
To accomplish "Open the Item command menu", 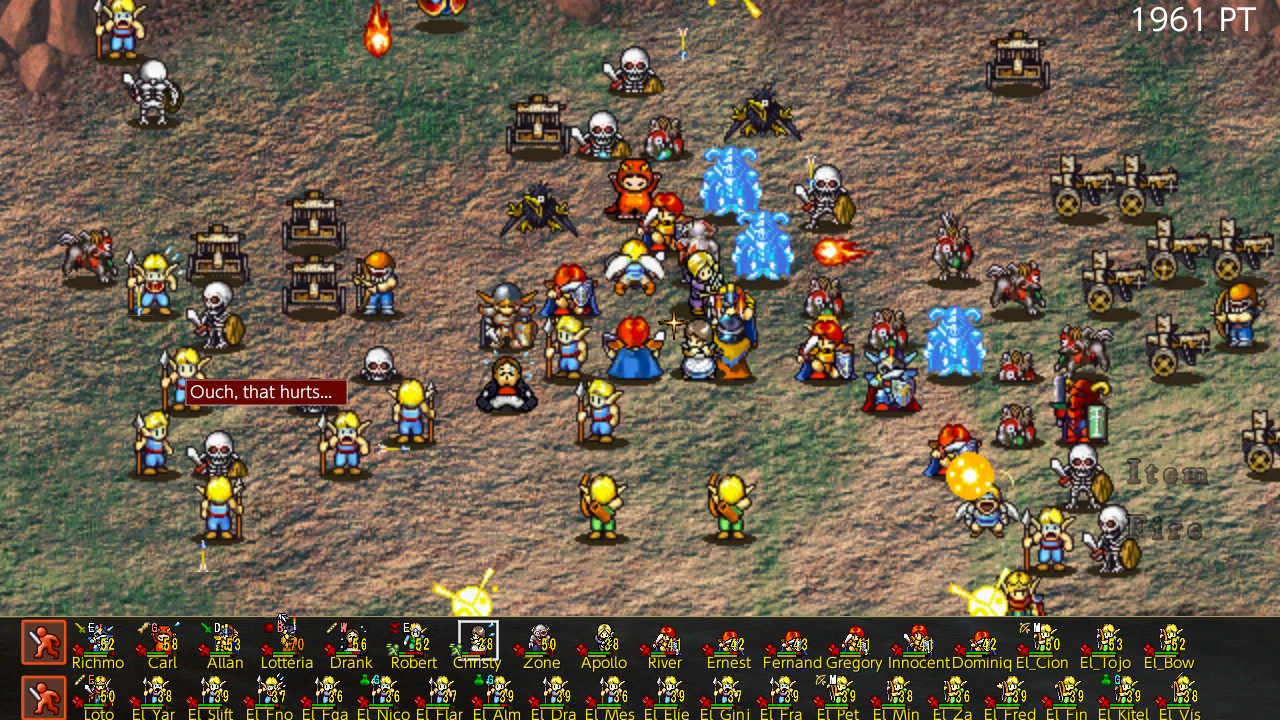I will pos(1170,474).
